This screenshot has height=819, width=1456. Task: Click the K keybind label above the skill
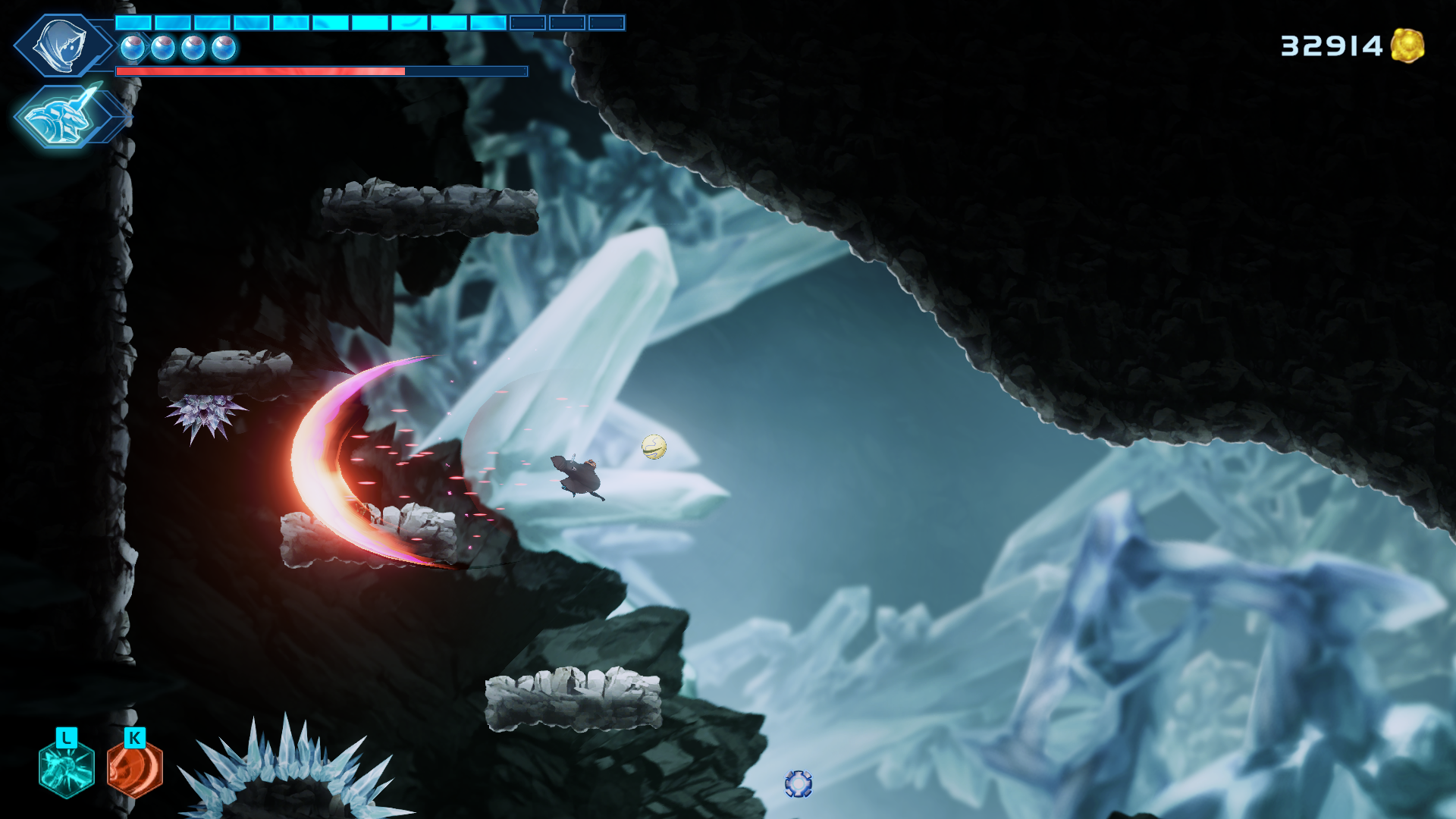133,736
